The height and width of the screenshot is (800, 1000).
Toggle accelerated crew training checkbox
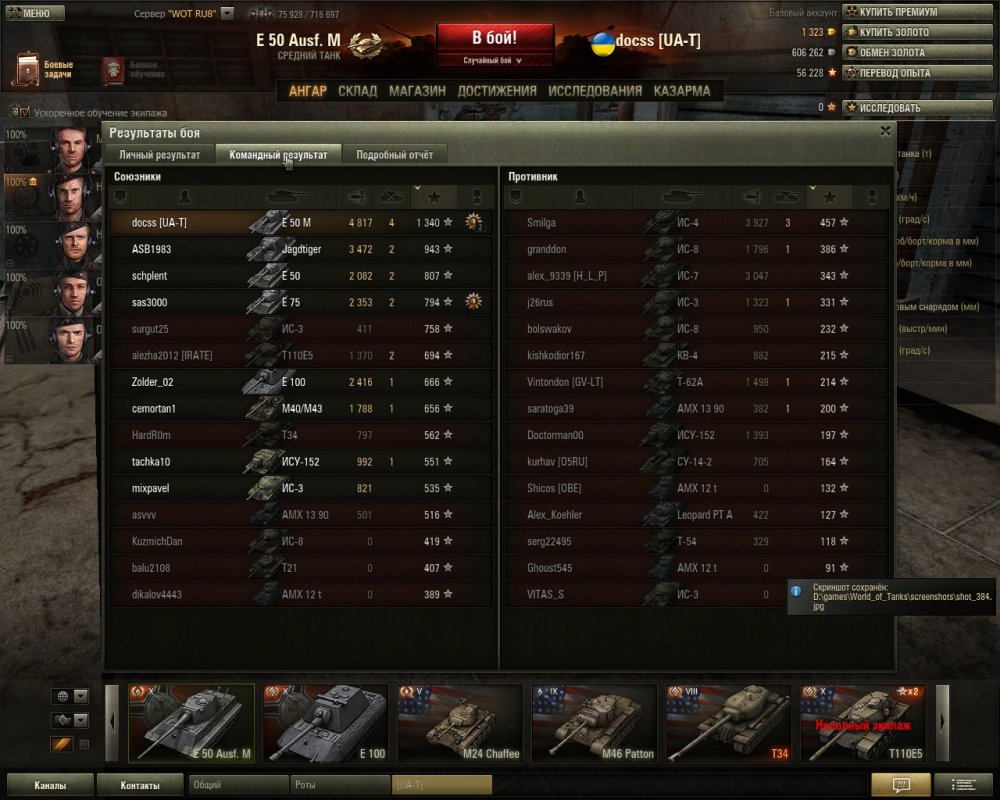coord(24,113)
